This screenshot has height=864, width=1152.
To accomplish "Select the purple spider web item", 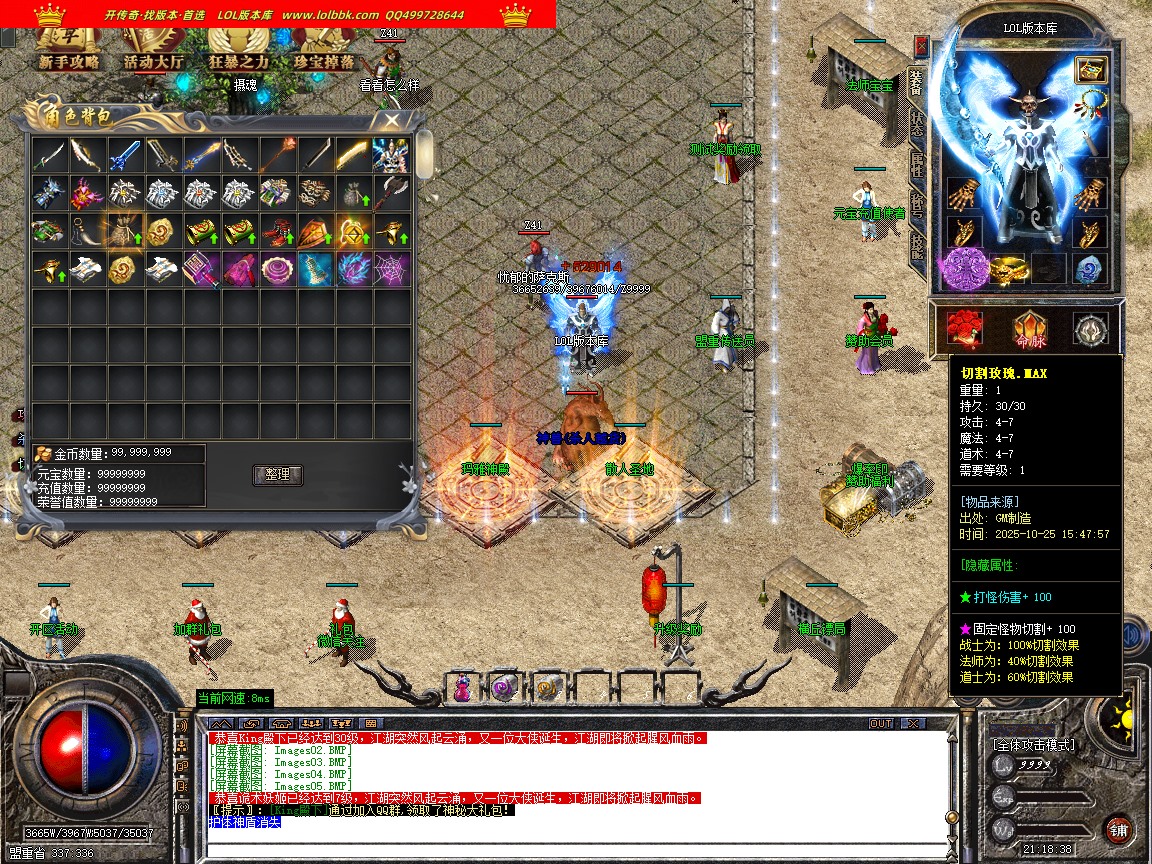I will coord(391,267).
